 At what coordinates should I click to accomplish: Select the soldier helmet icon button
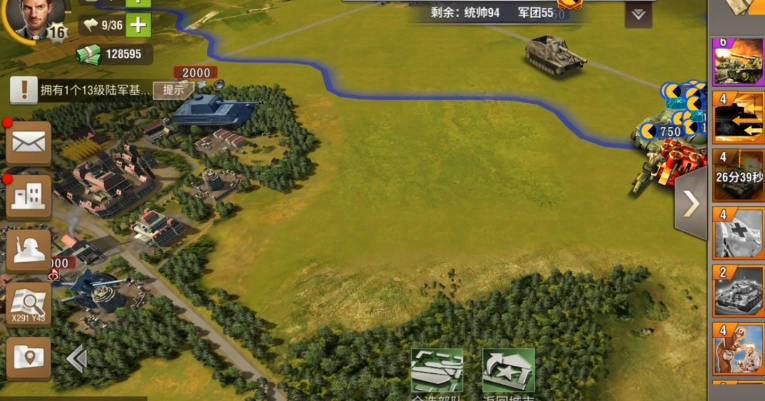pyautogui.click(x=29, y=250)
